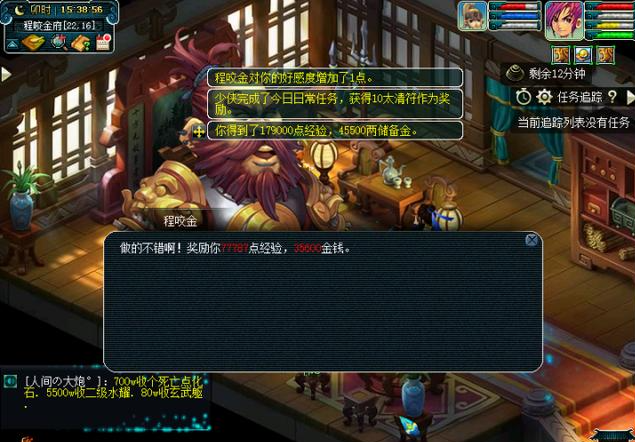
Task: Expand the left side panel arrow
Action: click(6, 74)
